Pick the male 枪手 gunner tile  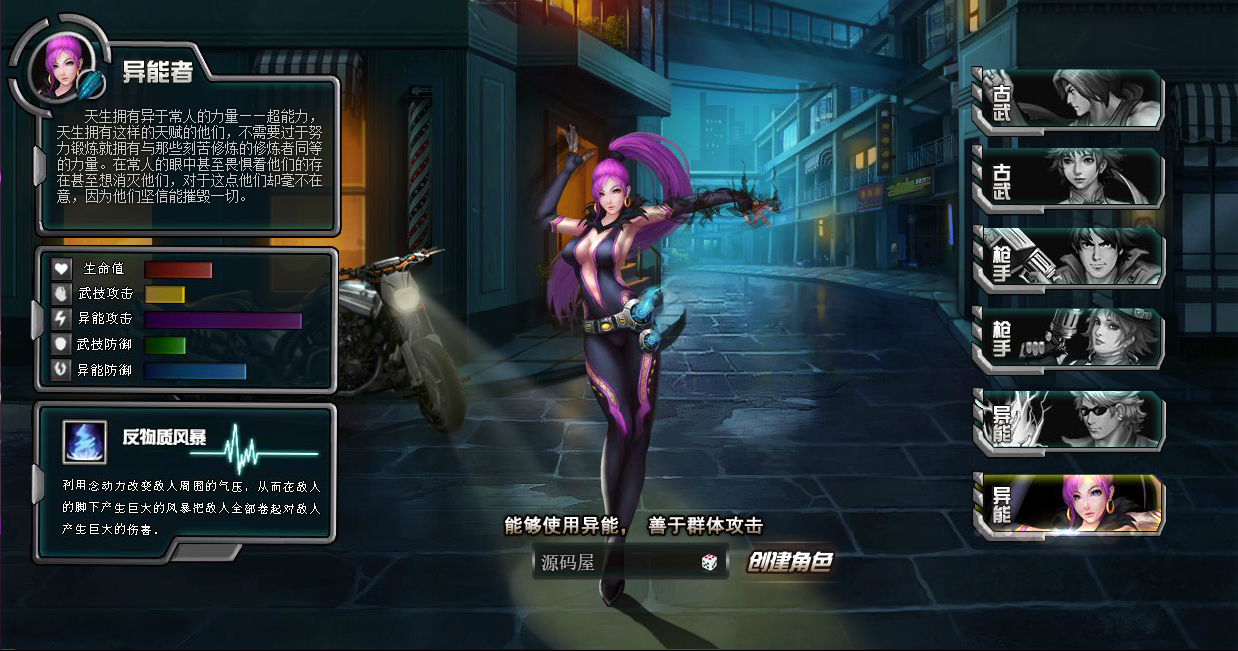[1068, 257]
